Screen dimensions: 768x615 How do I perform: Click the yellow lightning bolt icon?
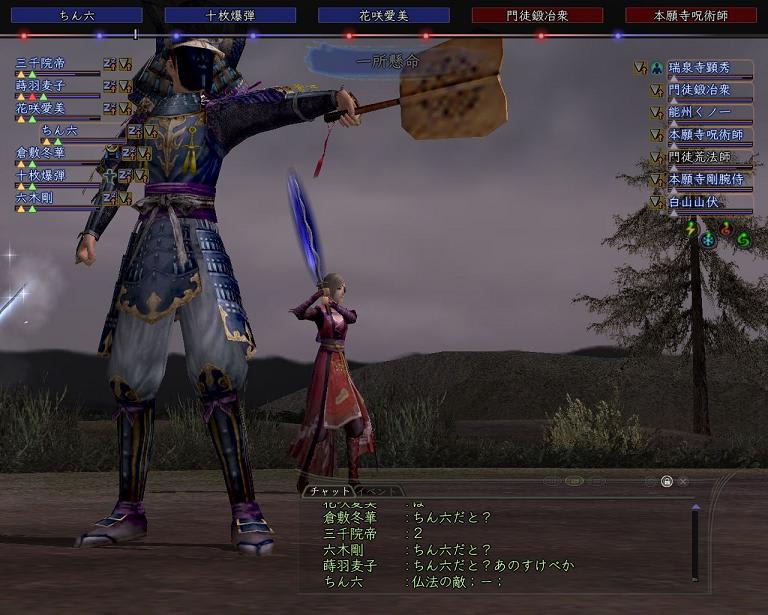click(690, 229)
